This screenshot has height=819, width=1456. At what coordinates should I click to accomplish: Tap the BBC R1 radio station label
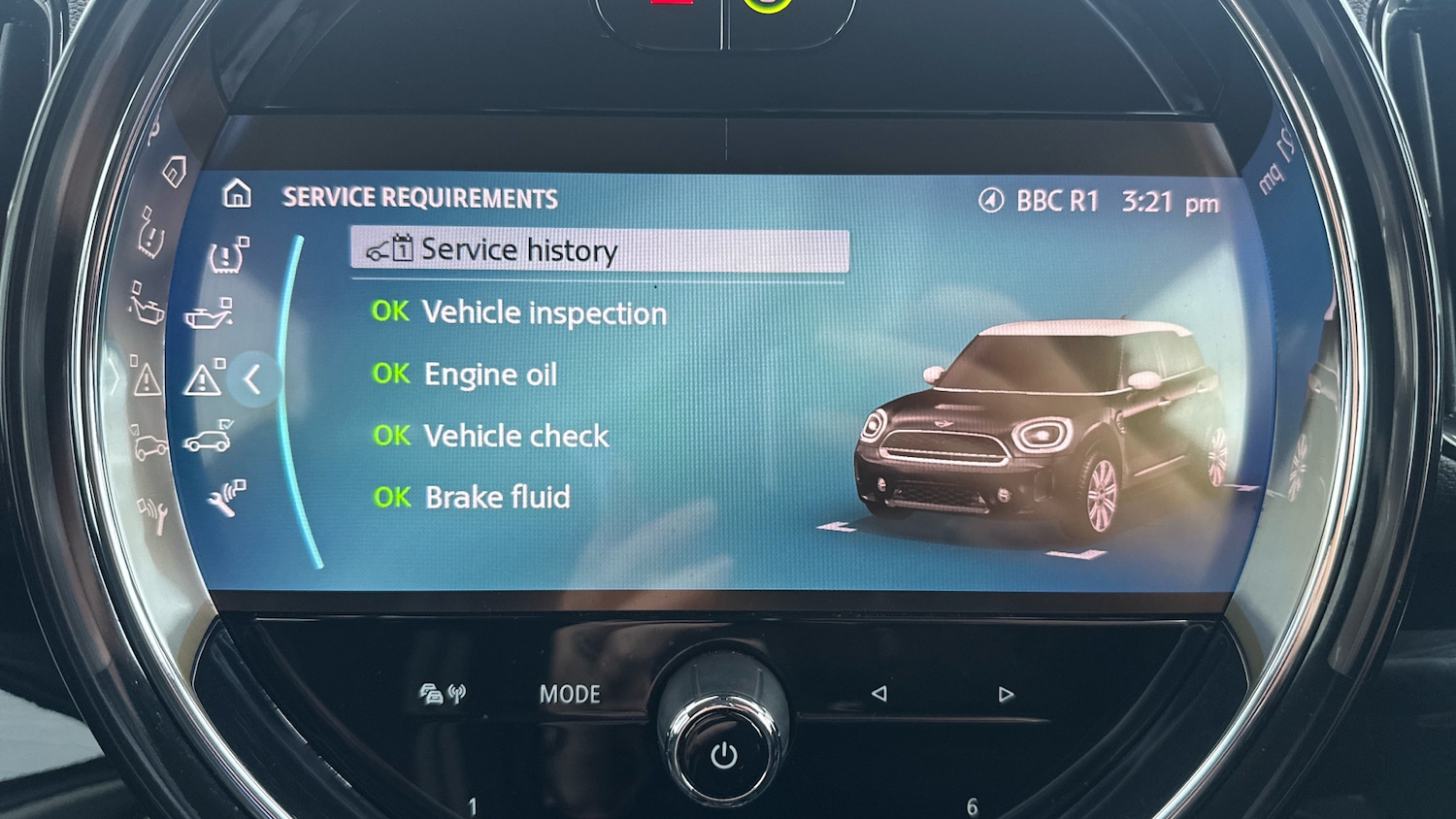click(x=1058, y=201)
